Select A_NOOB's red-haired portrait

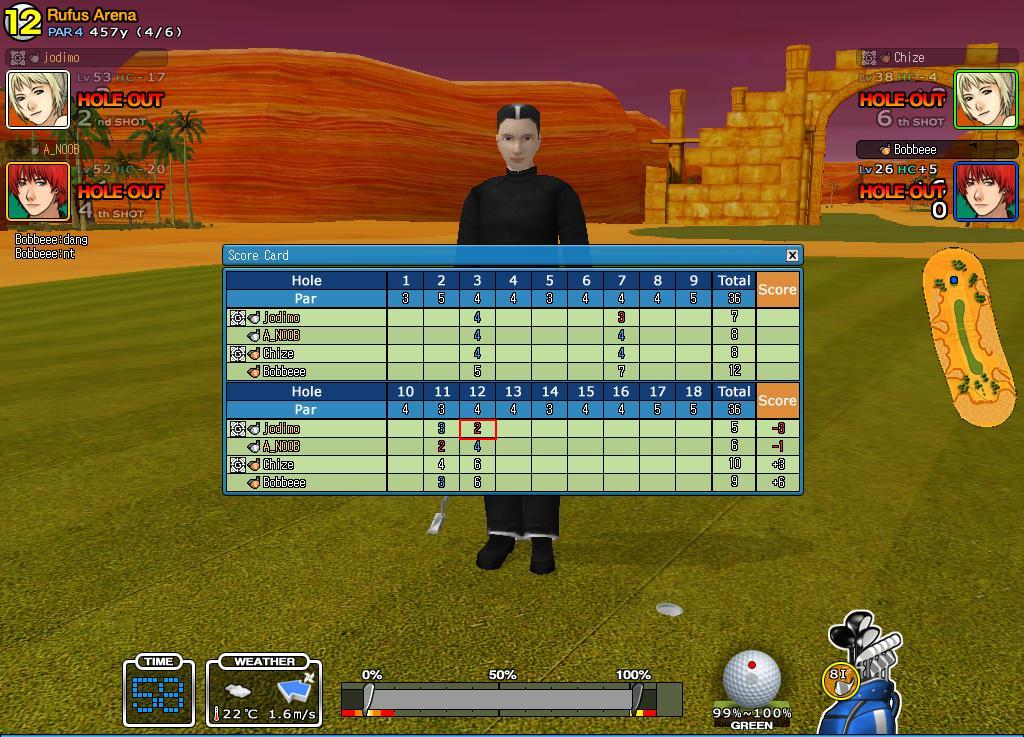coord(38,191)
